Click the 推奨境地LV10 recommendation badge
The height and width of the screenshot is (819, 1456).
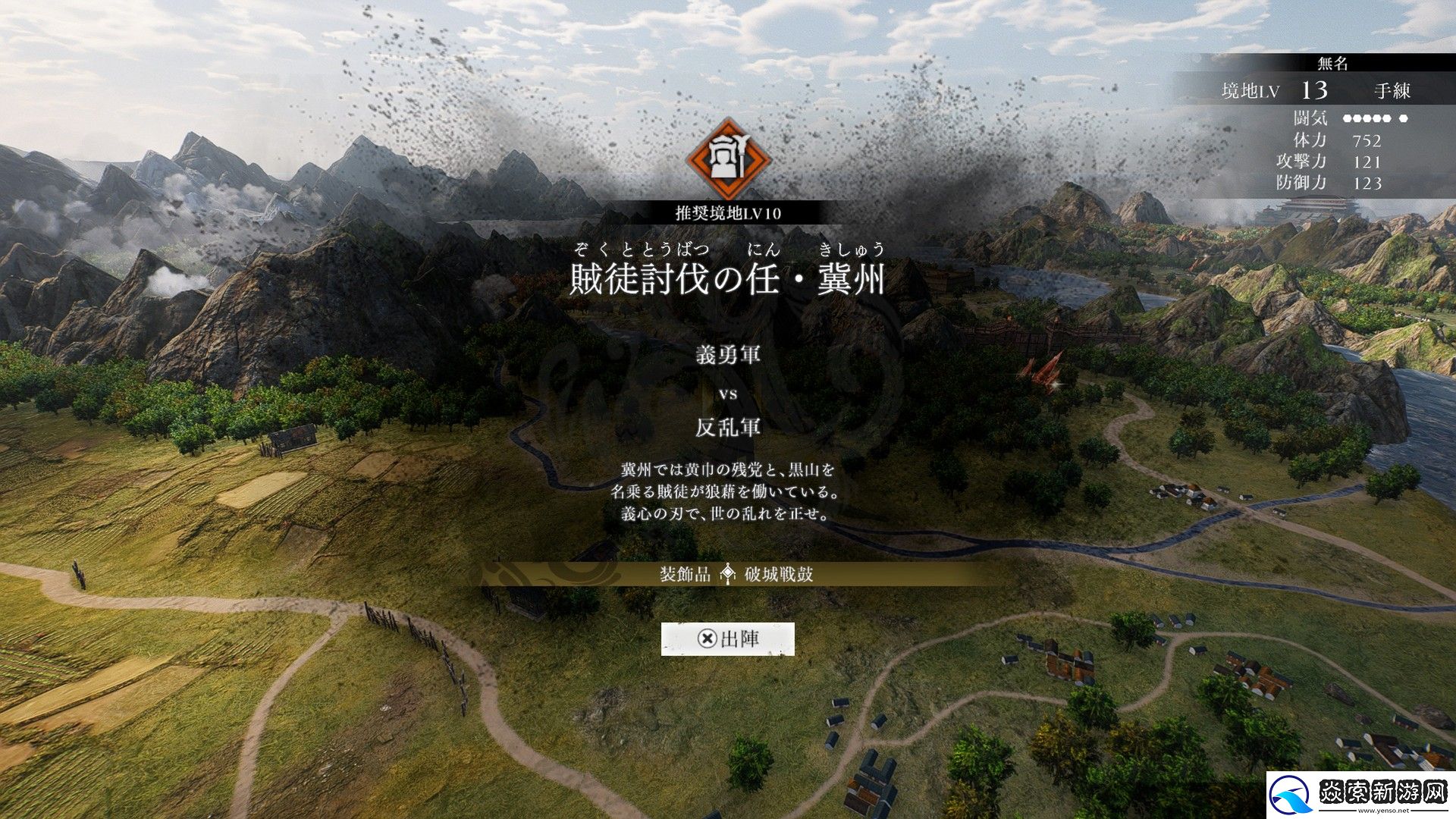tap(728, 212)
